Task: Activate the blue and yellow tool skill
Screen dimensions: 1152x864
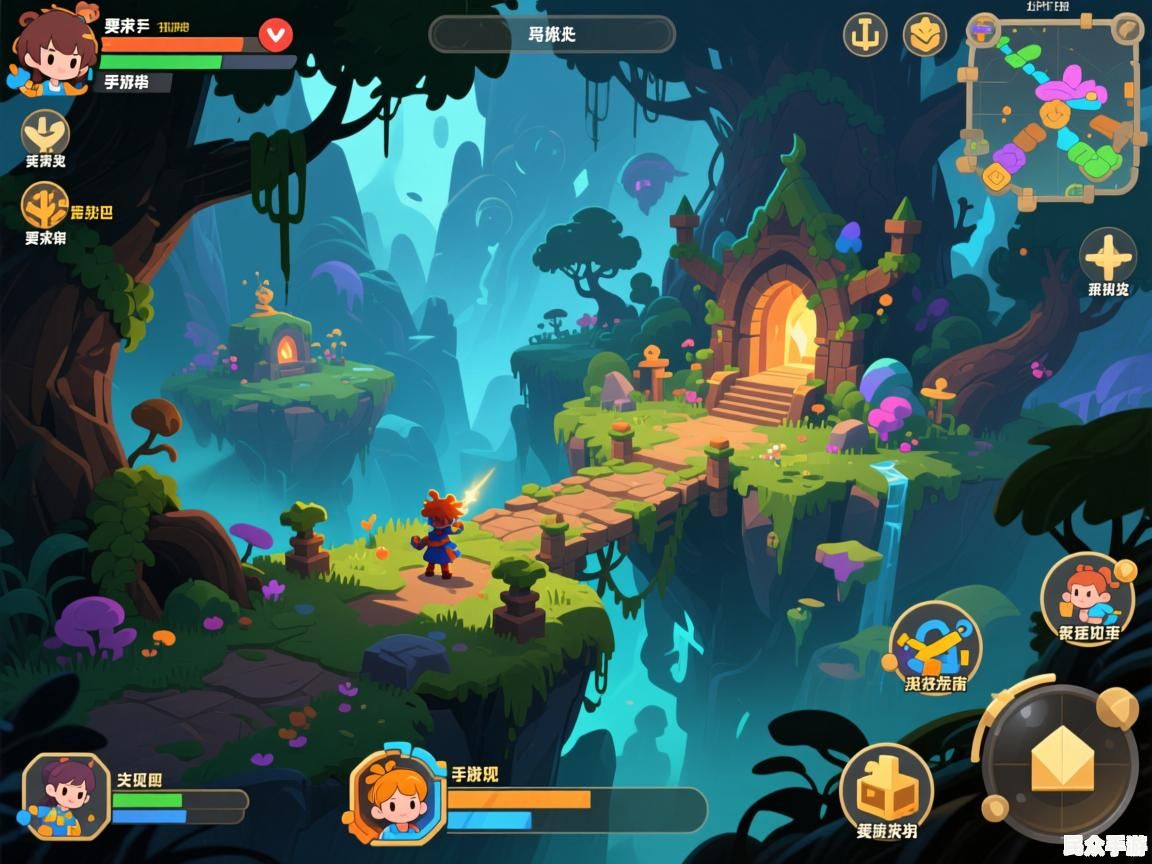Action: click(x=935, y=645)
